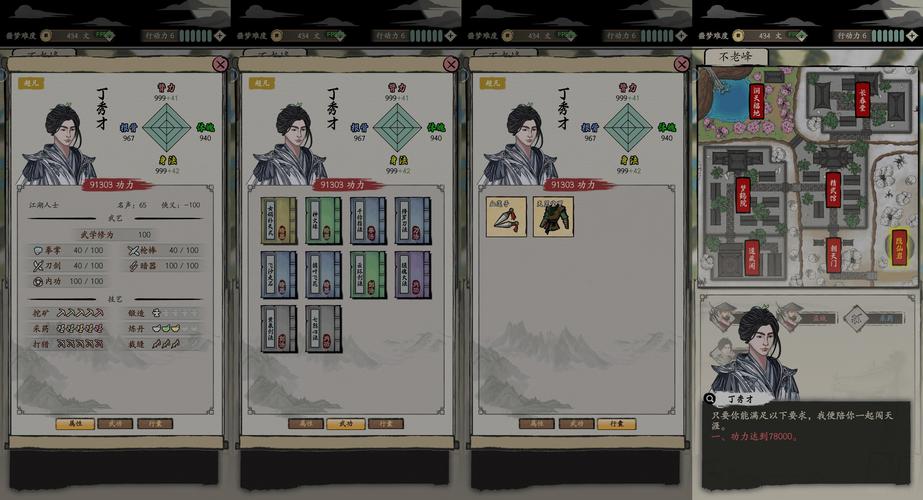This screenshot has width=923, height=500.
Task: Go to 长春堂 on the map
Action: click(x=862, y=99)
